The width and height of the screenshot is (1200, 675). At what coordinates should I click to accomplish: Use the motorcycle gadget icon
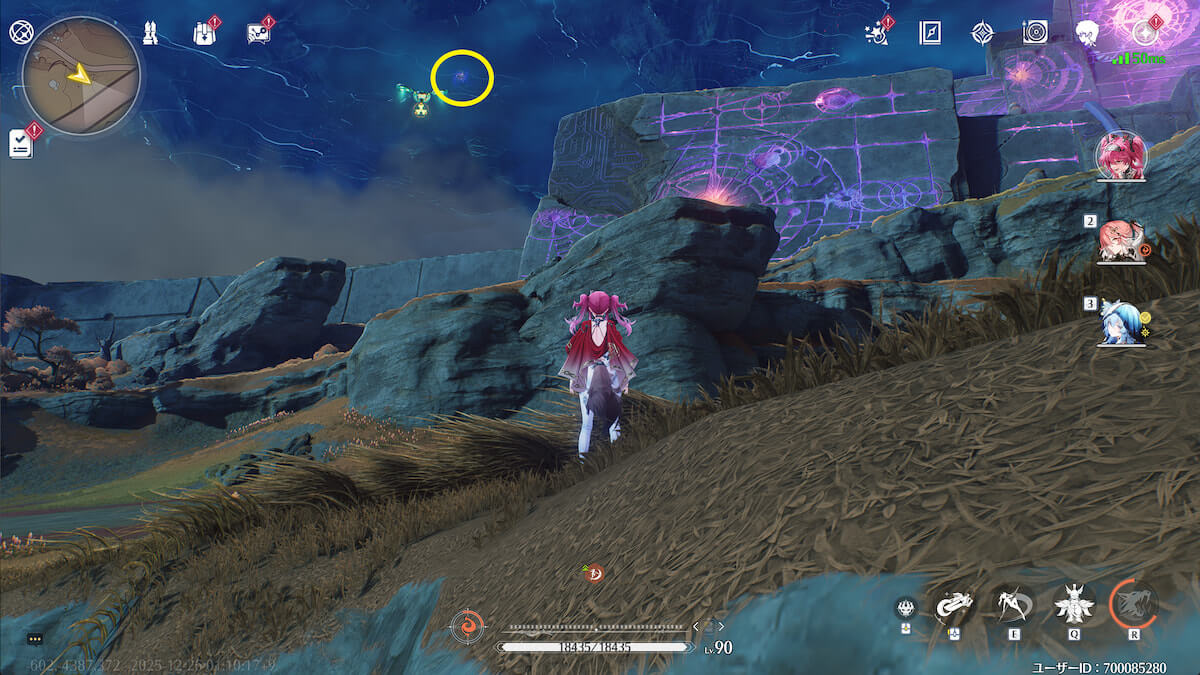tap(953, 605)
